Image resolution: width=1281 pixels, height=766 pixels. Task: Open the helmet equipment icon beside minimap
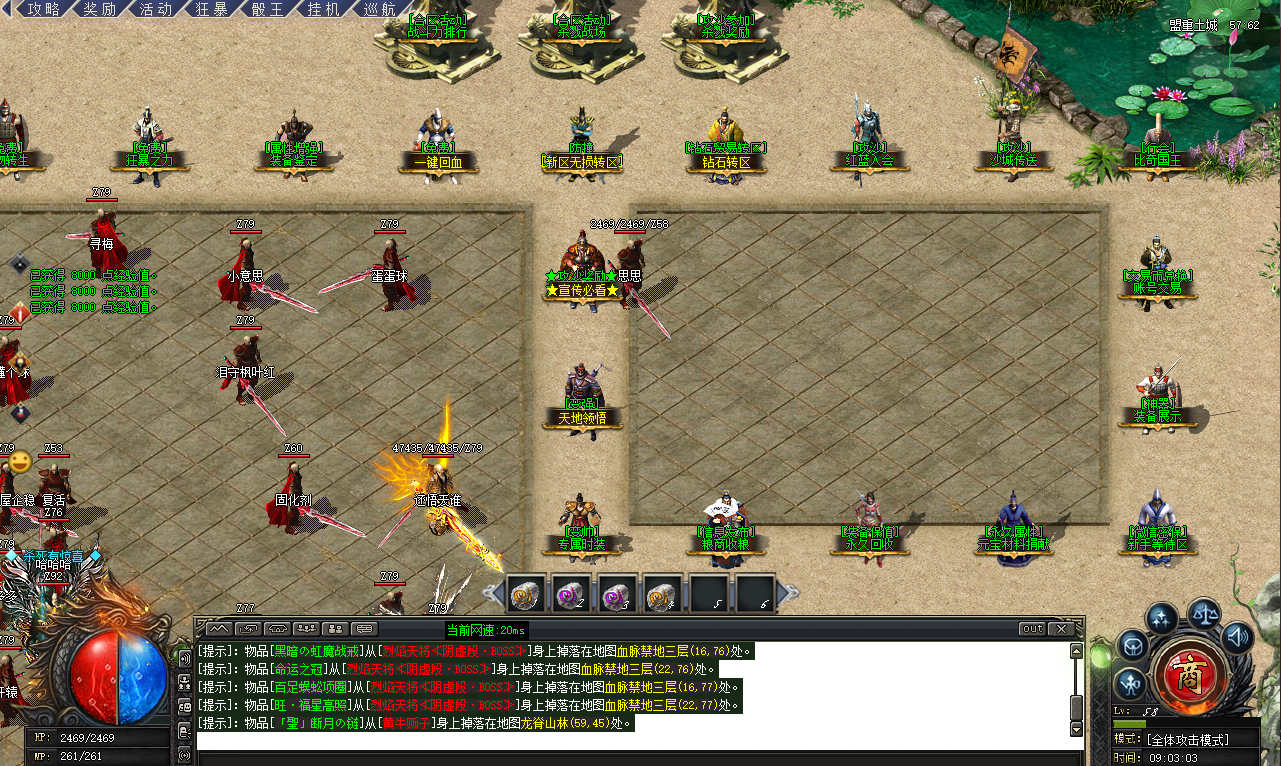pos(1133,644)
